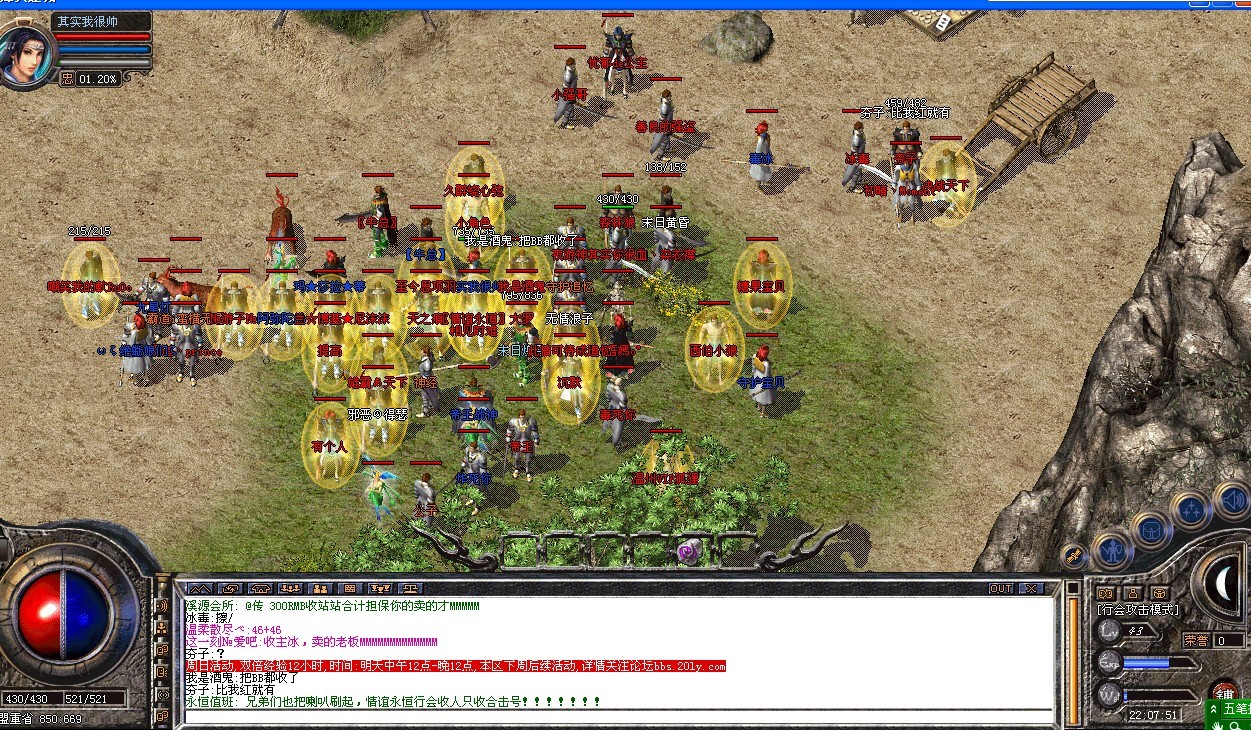Open the character equipment panel (knight icon)

pos(1111,548)
